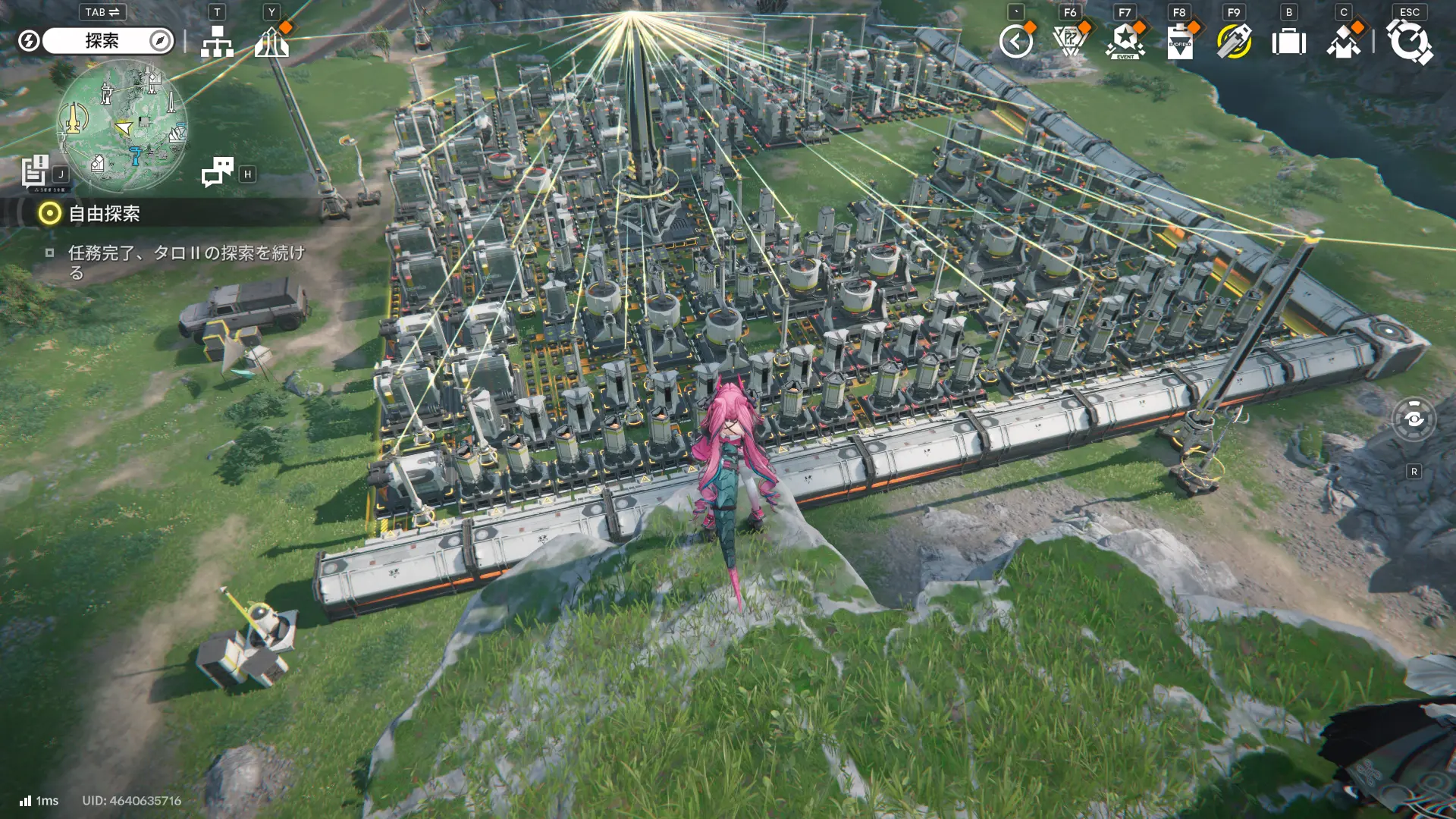This screenshot has height=819, width=1456.
Task: Open the F6 triangular badge icon
Action: [x=1070, y=42]
